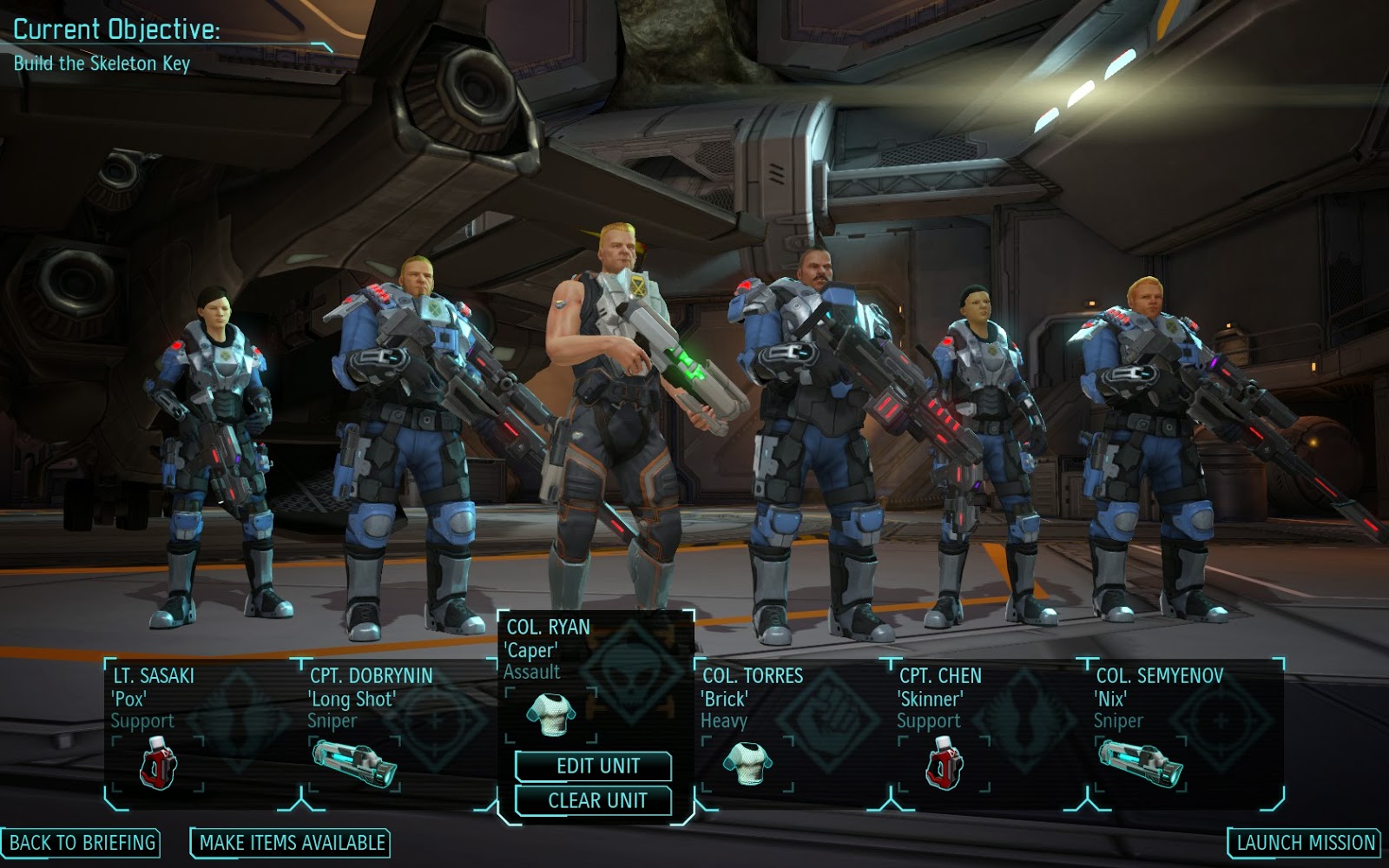
Task: Click Col. Ryan's vest item slot
Action: click(550, 715)
